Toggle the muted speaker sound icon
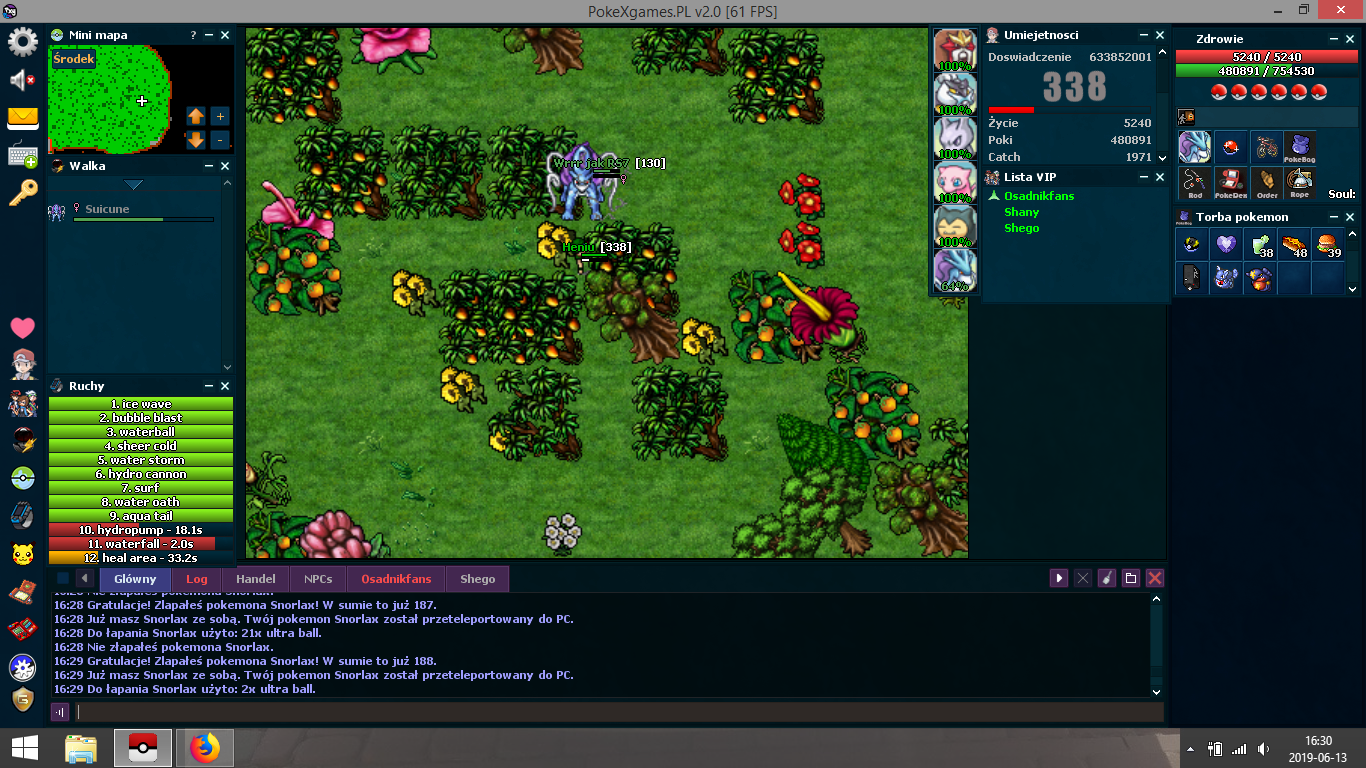This screenshot has height=768, width=1366. tap(23, 80)
